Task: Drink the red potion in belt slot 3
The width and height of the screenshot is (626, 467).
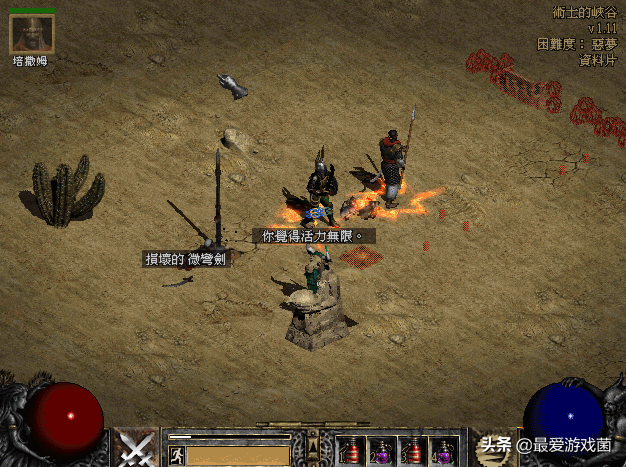Action: click(x=412, y=451)
